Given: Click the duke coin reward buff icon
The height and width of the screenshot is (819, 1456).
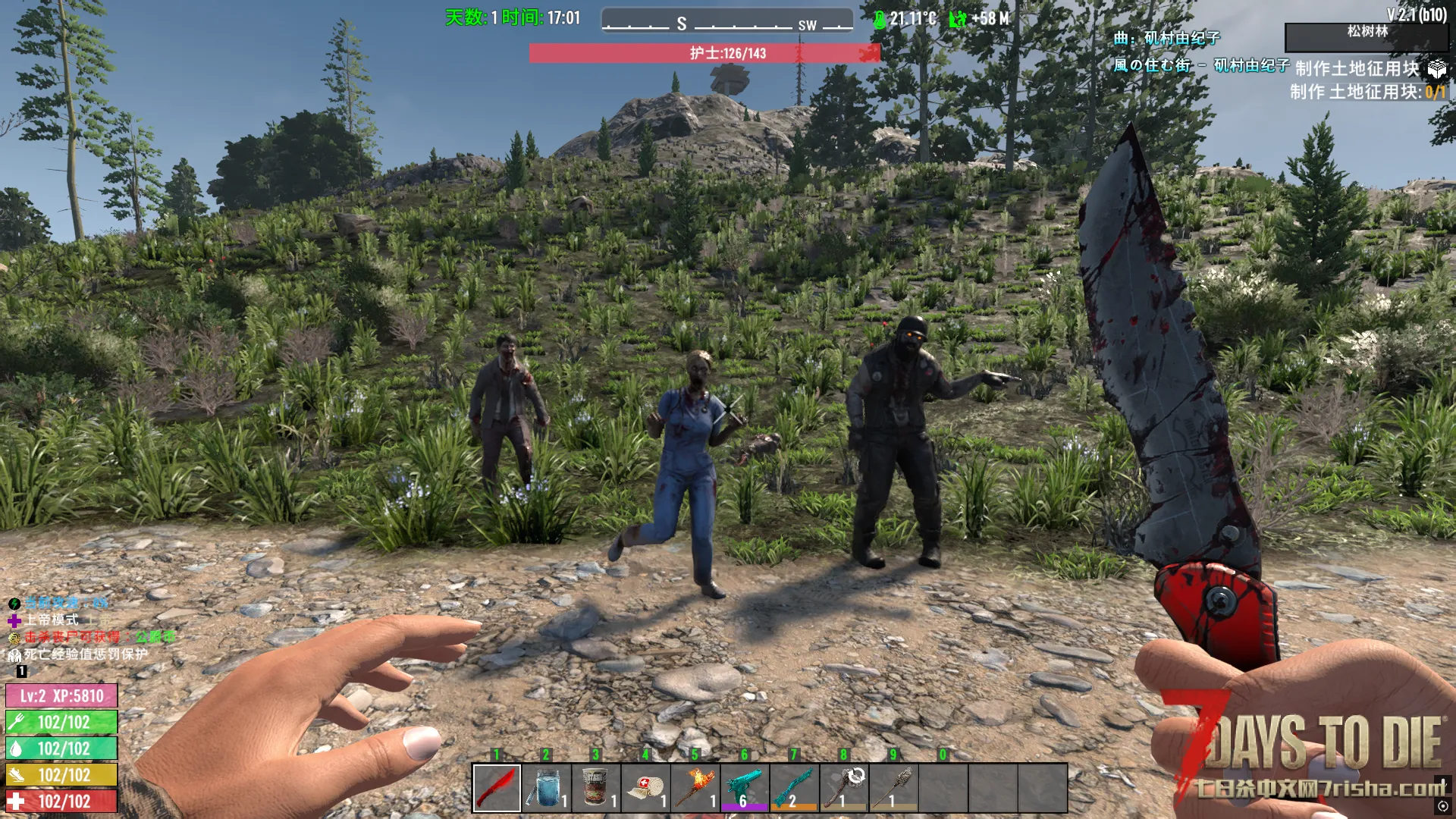Looking at the screenshot, I should [14, 639].
